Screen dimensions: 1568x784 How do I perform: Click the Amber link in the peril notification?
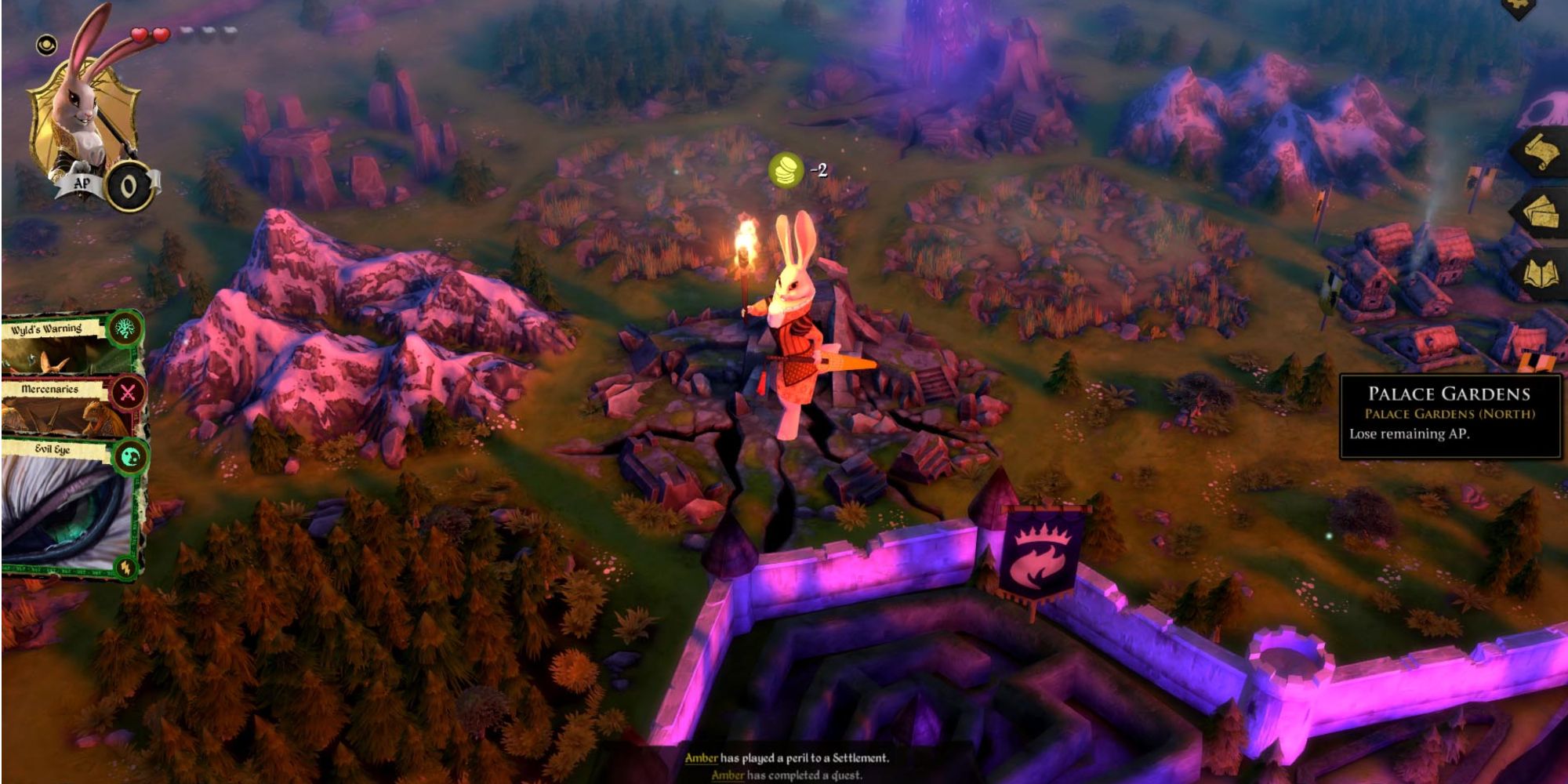coord(702,759)
